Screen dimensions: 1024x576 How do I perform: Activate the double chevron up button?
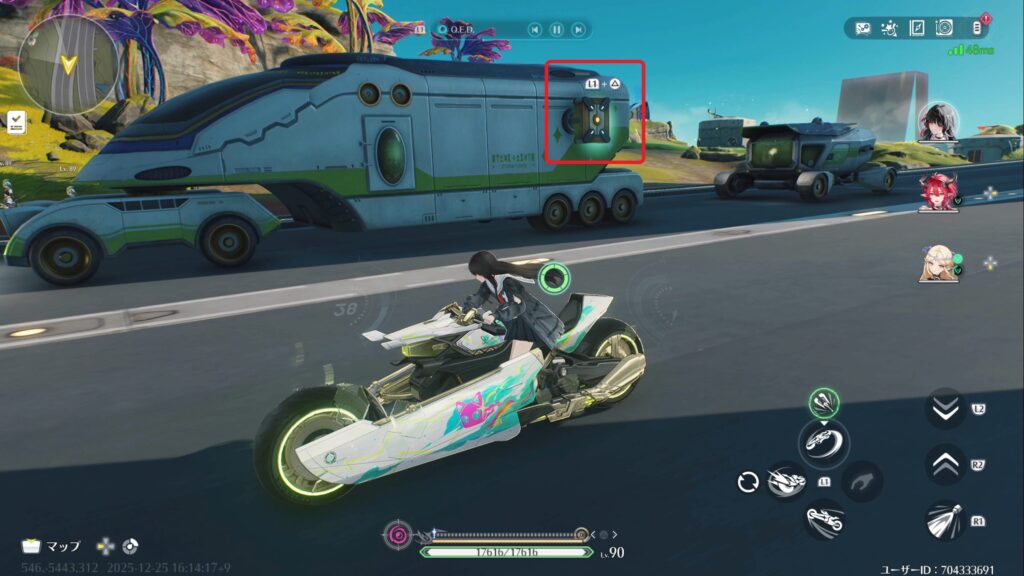(945, 464)
